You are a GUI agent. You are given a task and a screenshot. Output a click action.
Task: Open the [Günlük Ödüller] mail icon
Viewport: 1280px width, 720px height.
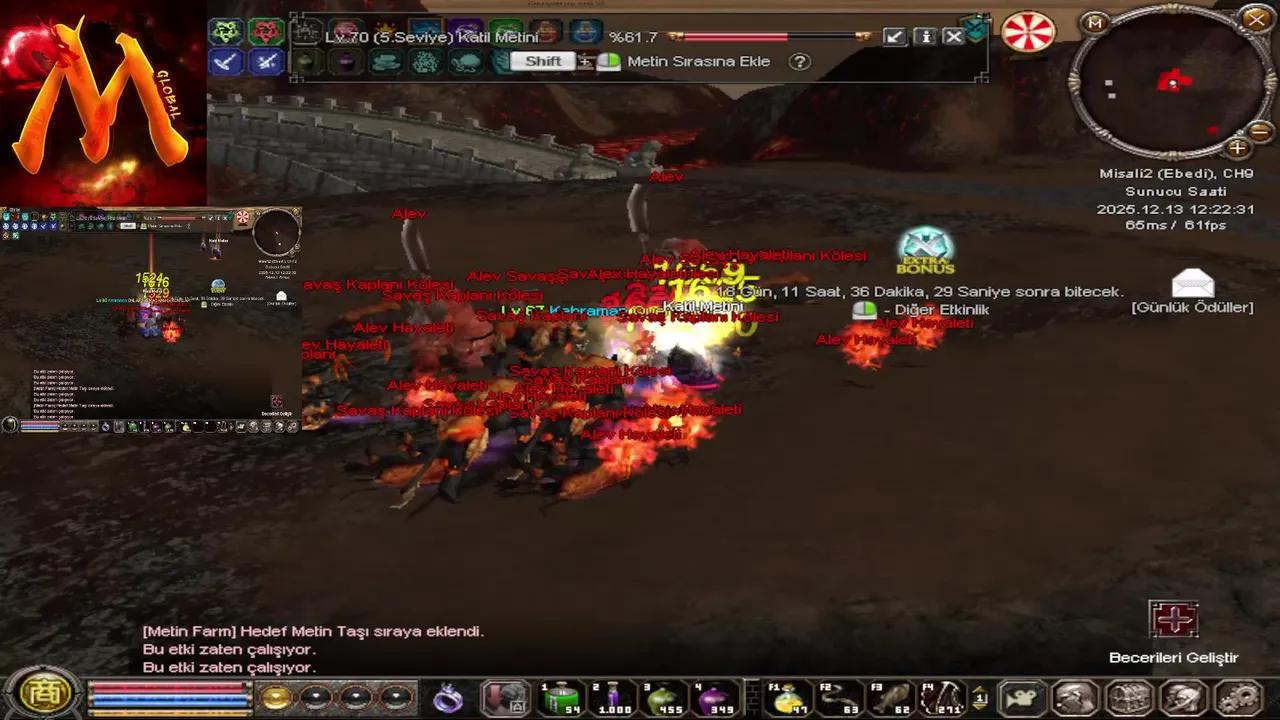1192,284
